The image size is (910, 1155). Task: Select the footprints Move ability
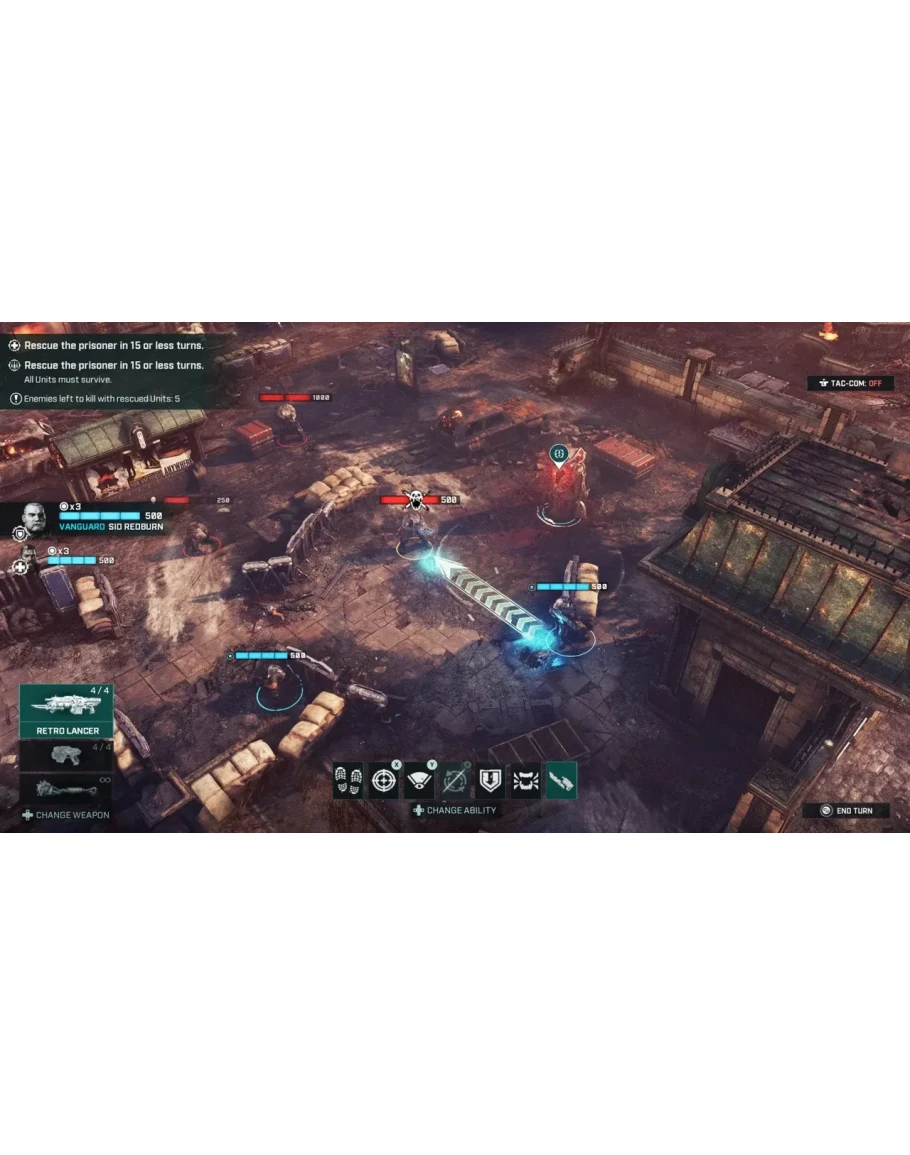pyautogui.click(x=349, y=780)
